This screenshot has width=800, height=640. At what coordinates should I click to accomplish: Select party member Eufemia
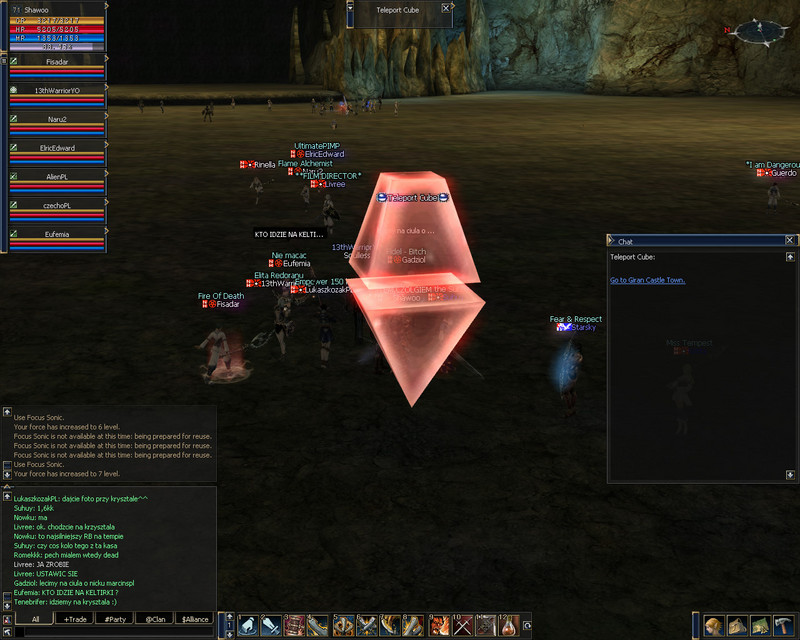(x=57, y=233)
